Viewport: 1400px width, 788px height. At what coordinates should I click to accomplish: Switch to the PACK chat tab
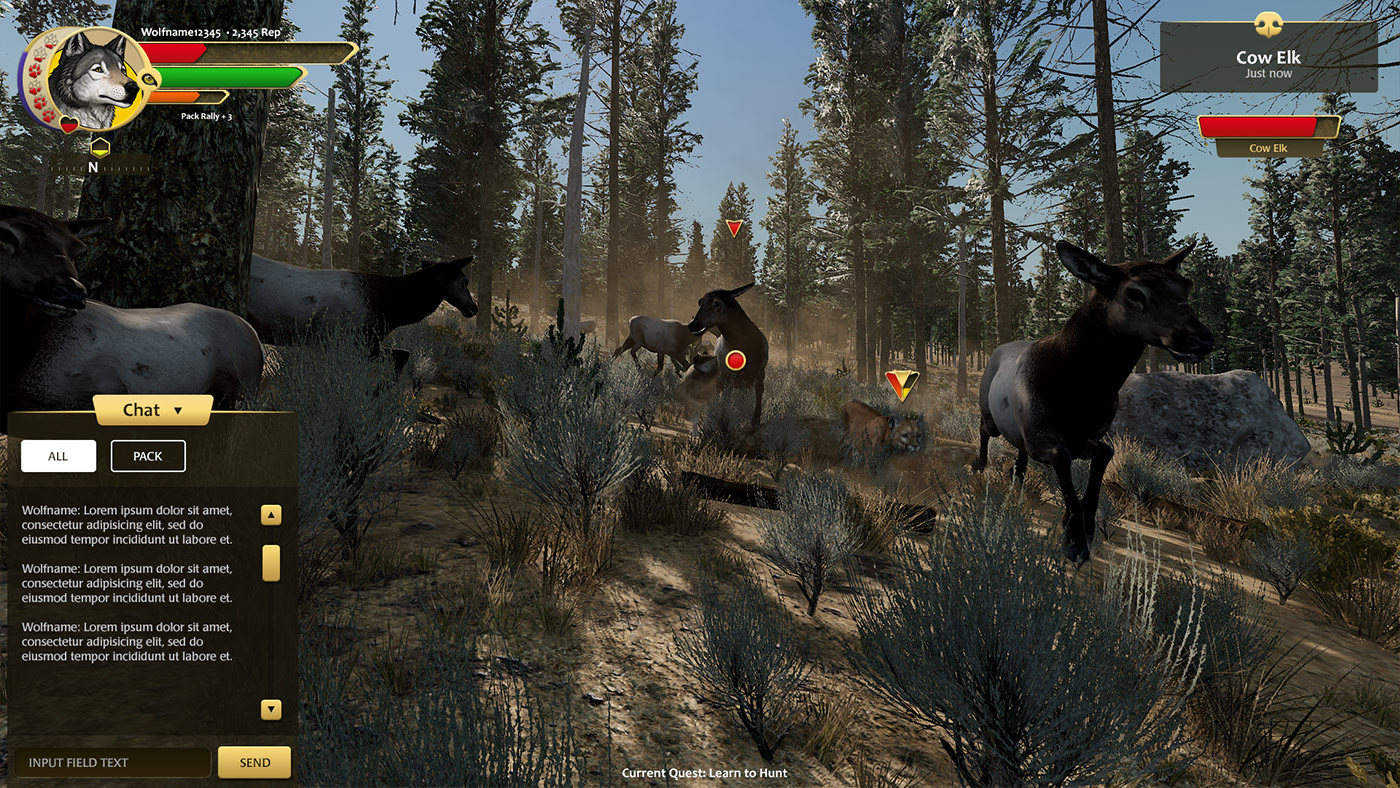point(147,455)
